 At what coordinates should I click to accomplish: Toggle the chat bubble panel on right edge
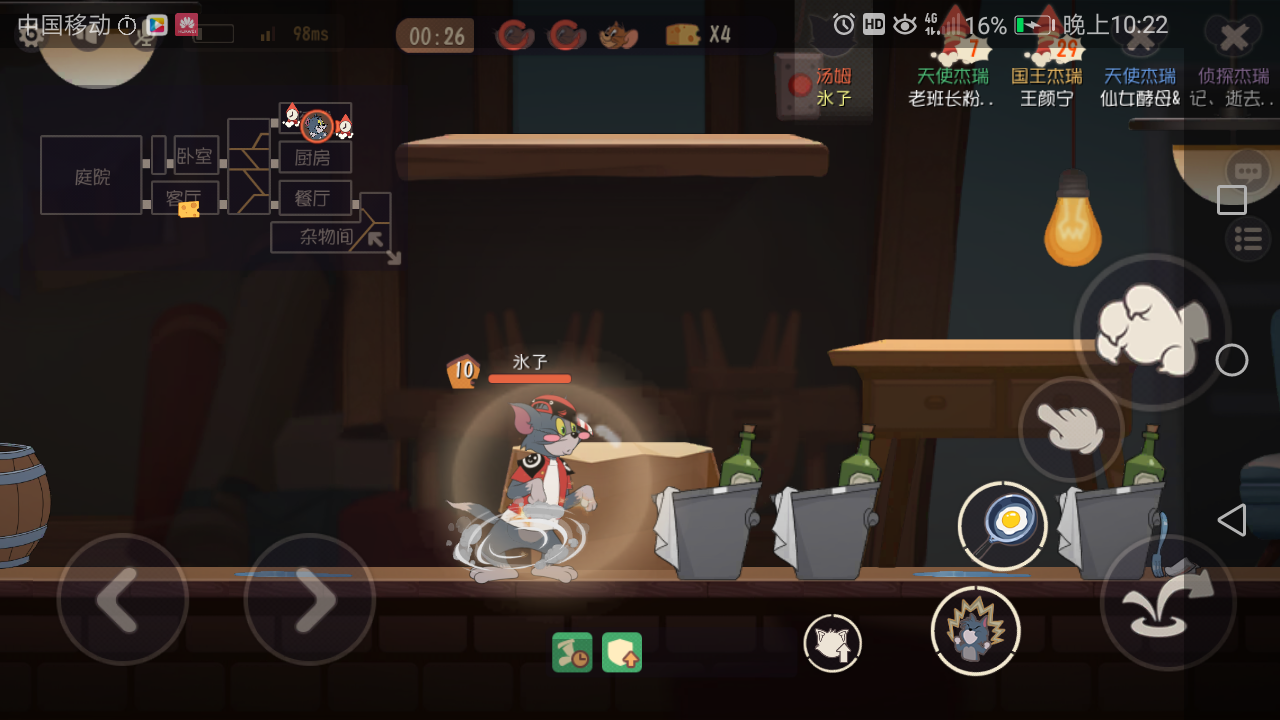(x=1247, y=170)
